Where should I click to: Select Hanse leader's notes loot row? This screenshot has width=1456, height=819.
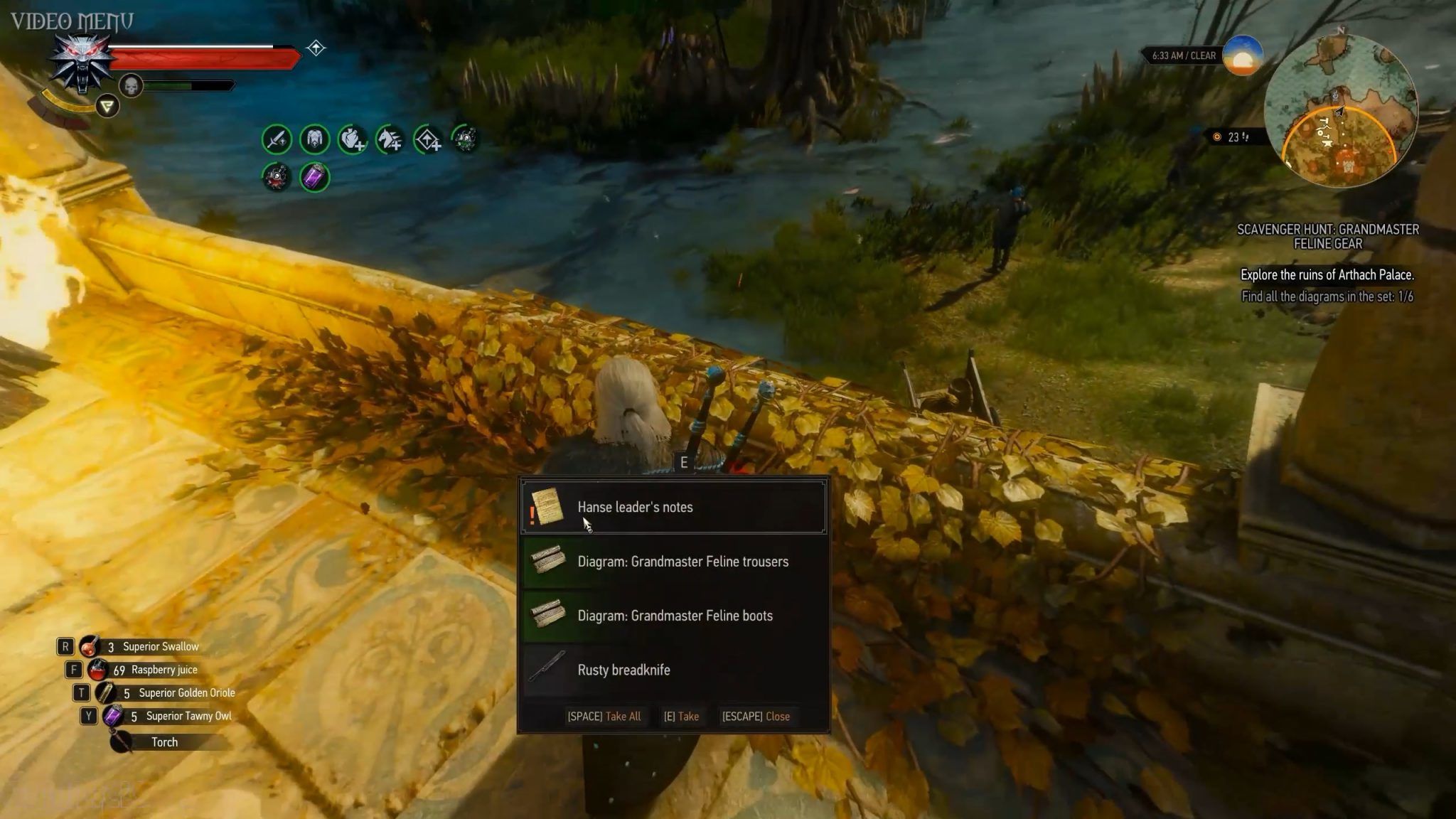(673, 507)
